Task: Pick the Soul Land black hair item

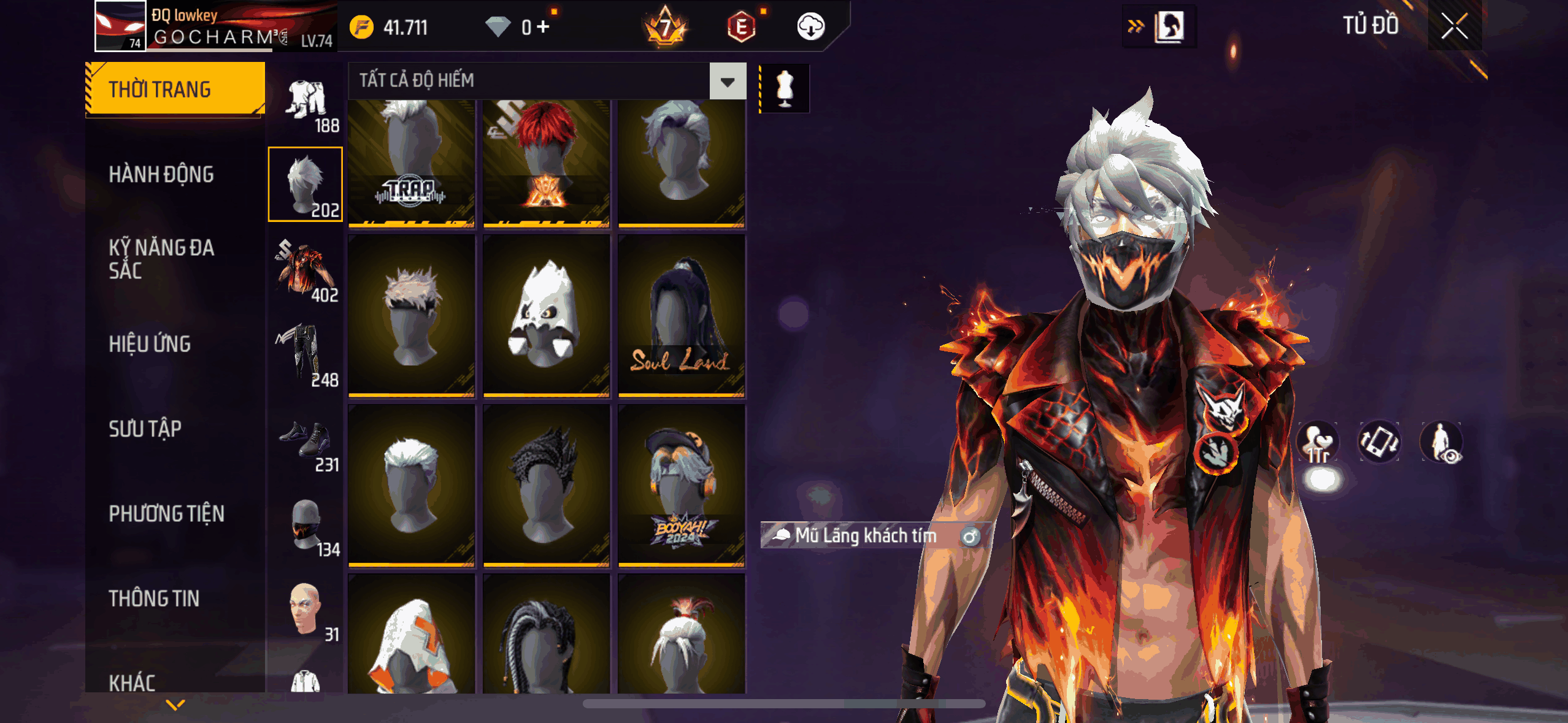Action: pos(681,315)
